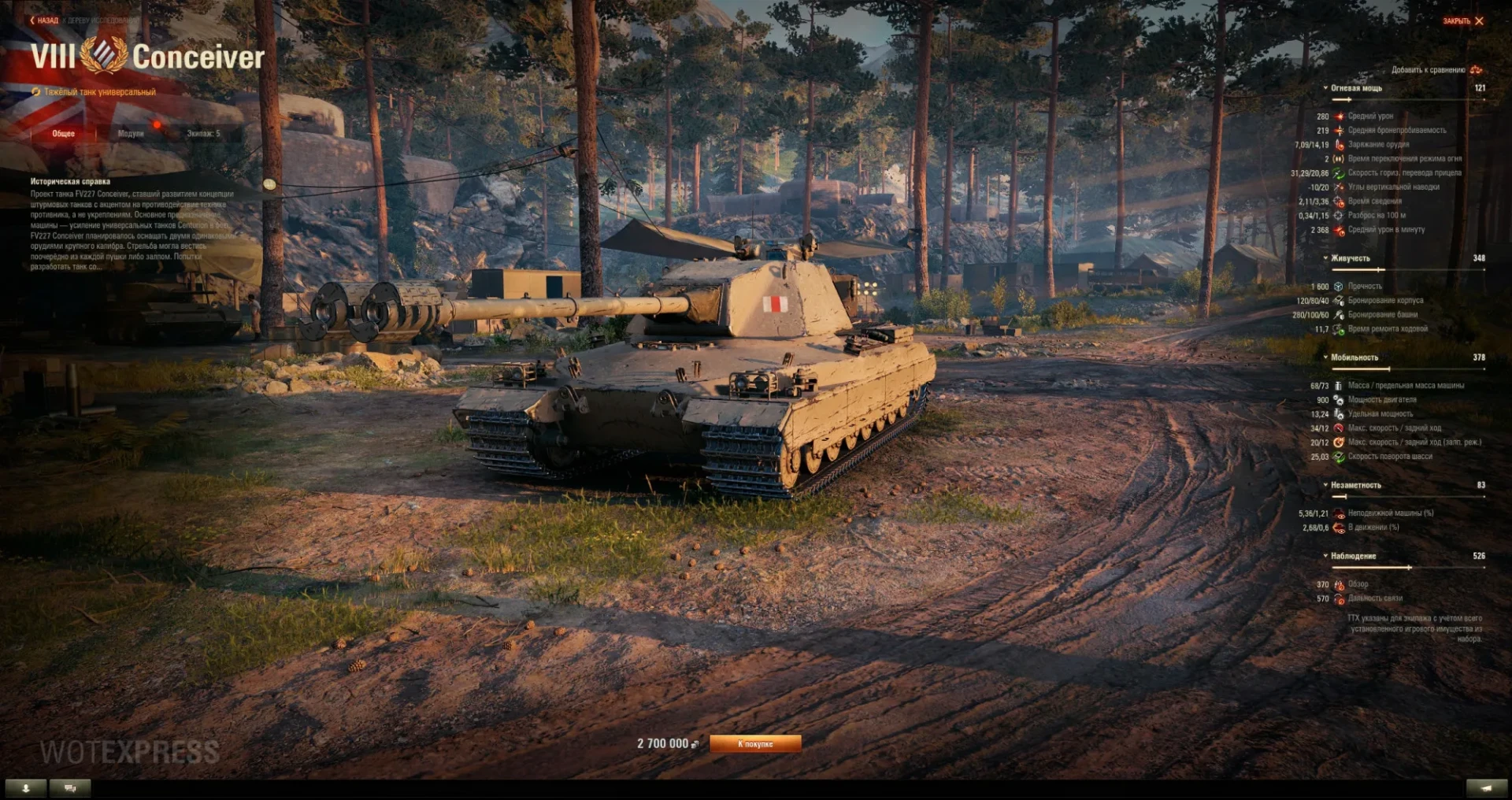
Task: Go back via the Назад button
Action: pos(45,20)
